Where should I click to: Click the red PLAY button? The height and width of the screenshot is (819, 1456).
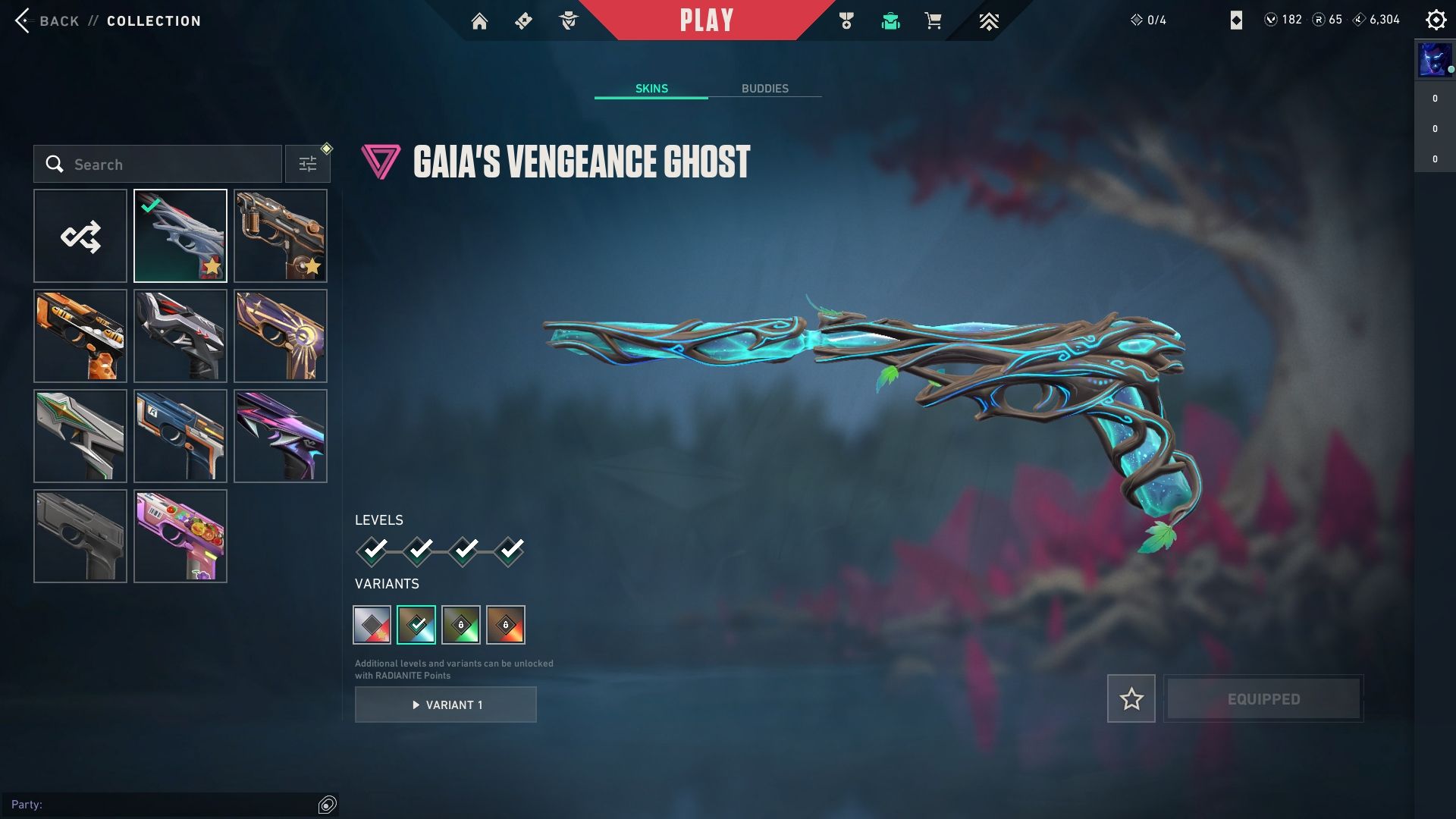[x=706, y=20]
